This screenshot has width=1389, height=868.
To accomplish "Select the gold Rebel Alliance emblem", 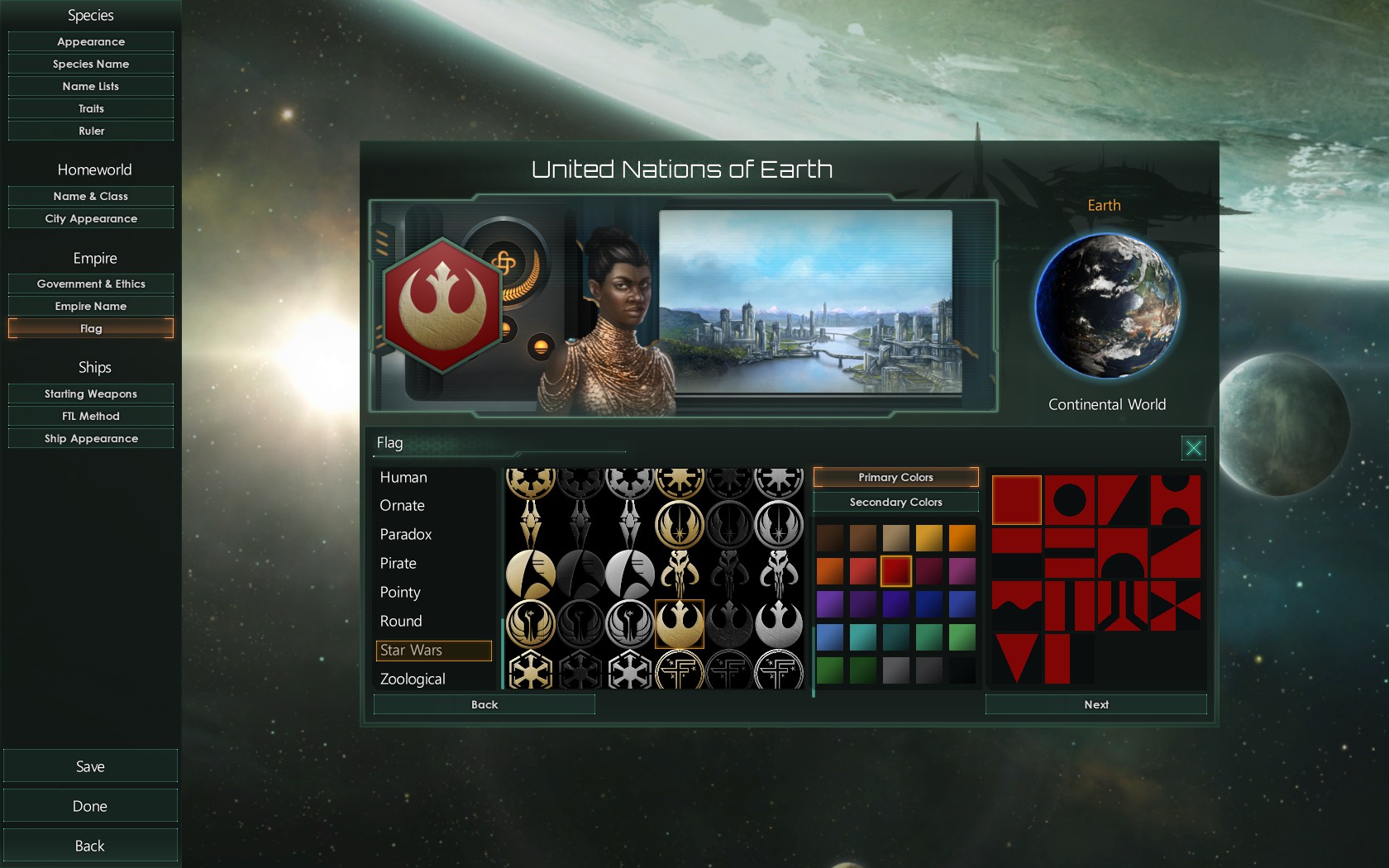I will click(679, 623).
